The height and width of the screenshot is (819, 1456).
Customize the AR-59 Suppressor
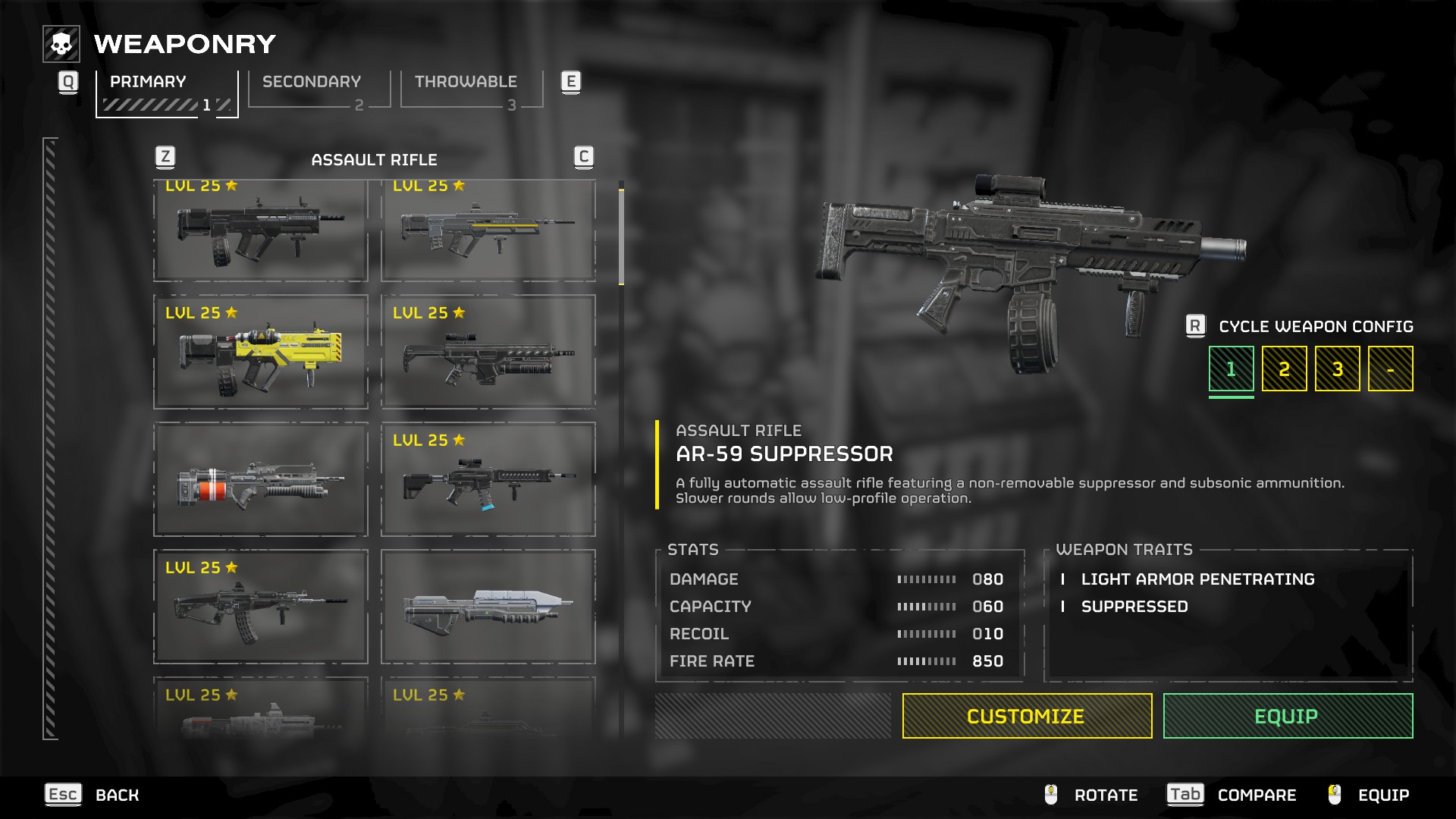(x=1027, y=716)
